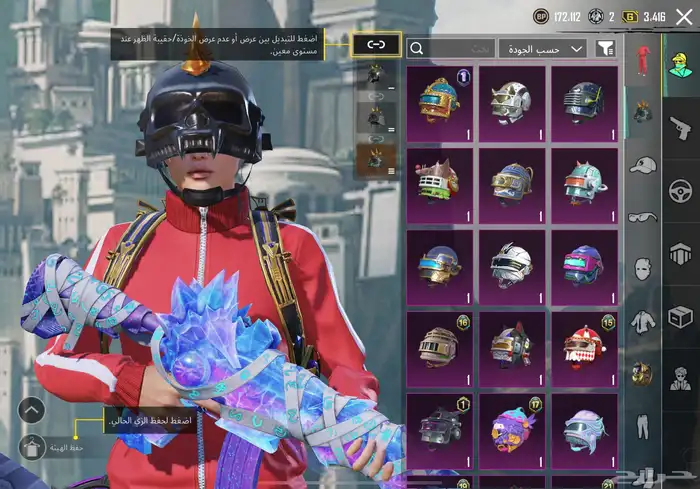This screenshot has height=489, width=700.
Task: Save the current outfit with the hanger button
Action: [31, 447]
